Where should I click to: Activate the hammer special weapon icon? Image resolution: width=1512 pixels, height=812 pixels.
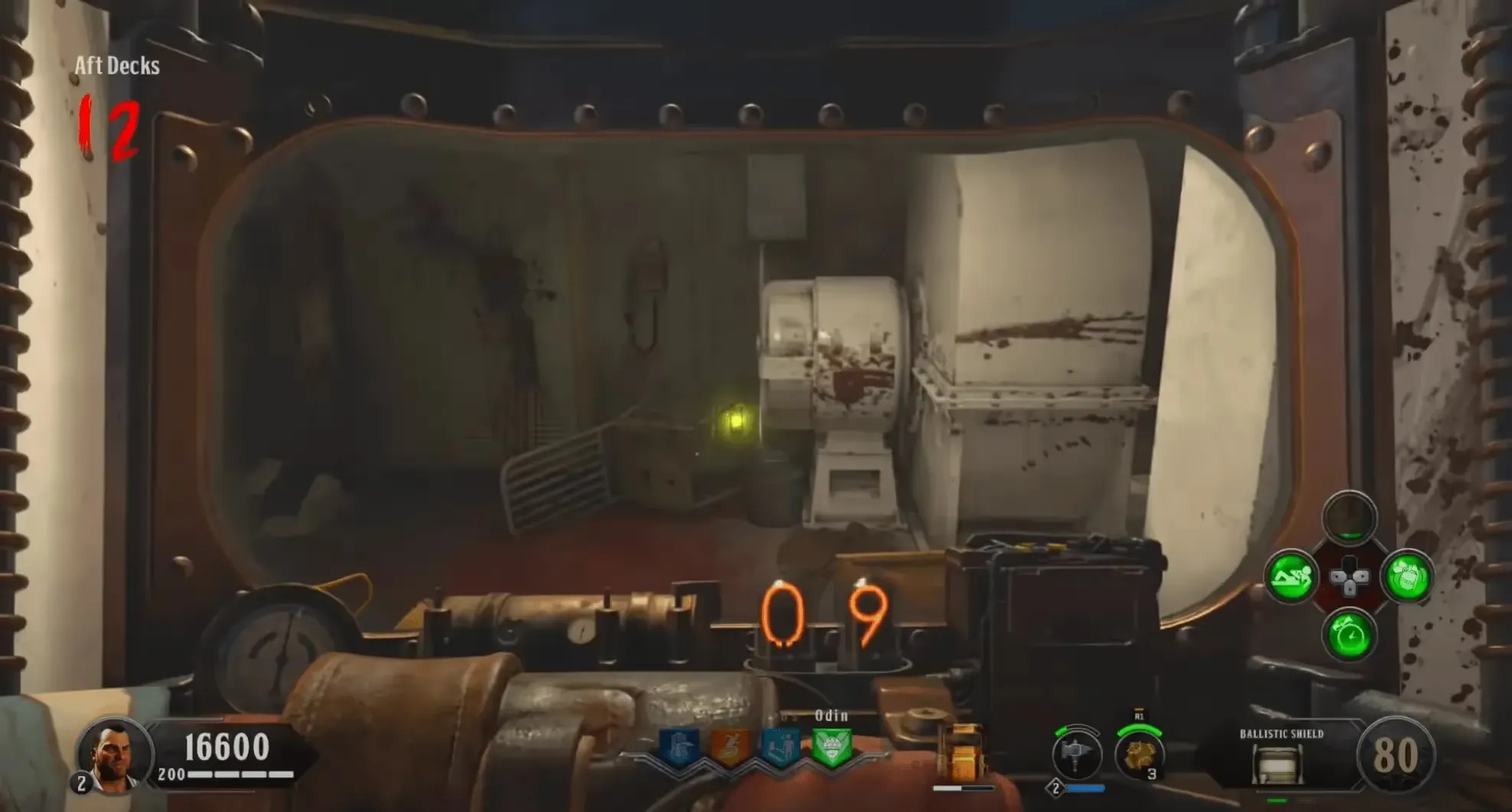pos(1076,753)
